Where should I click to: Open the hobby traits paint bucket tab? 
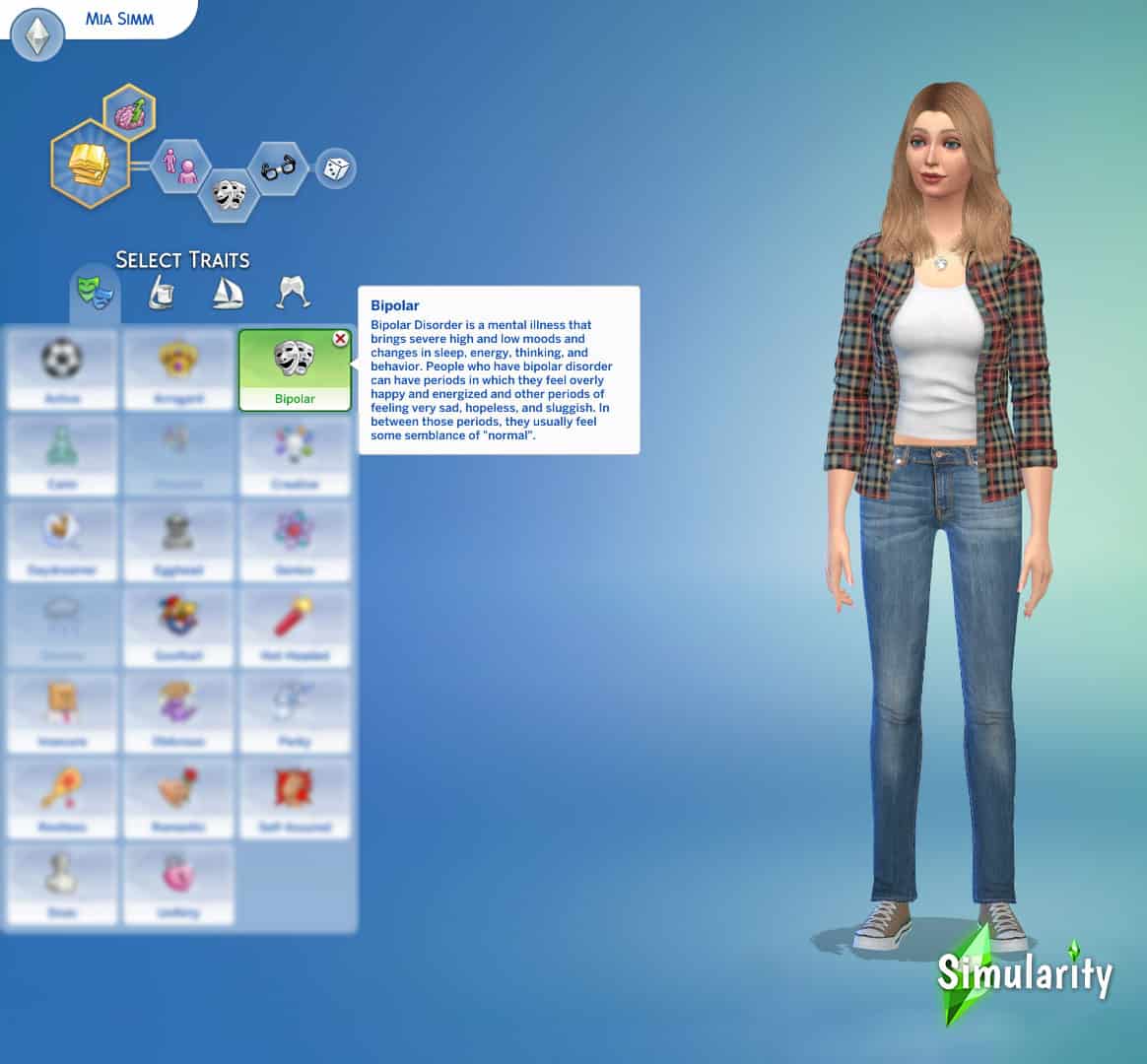coord(162,293)
